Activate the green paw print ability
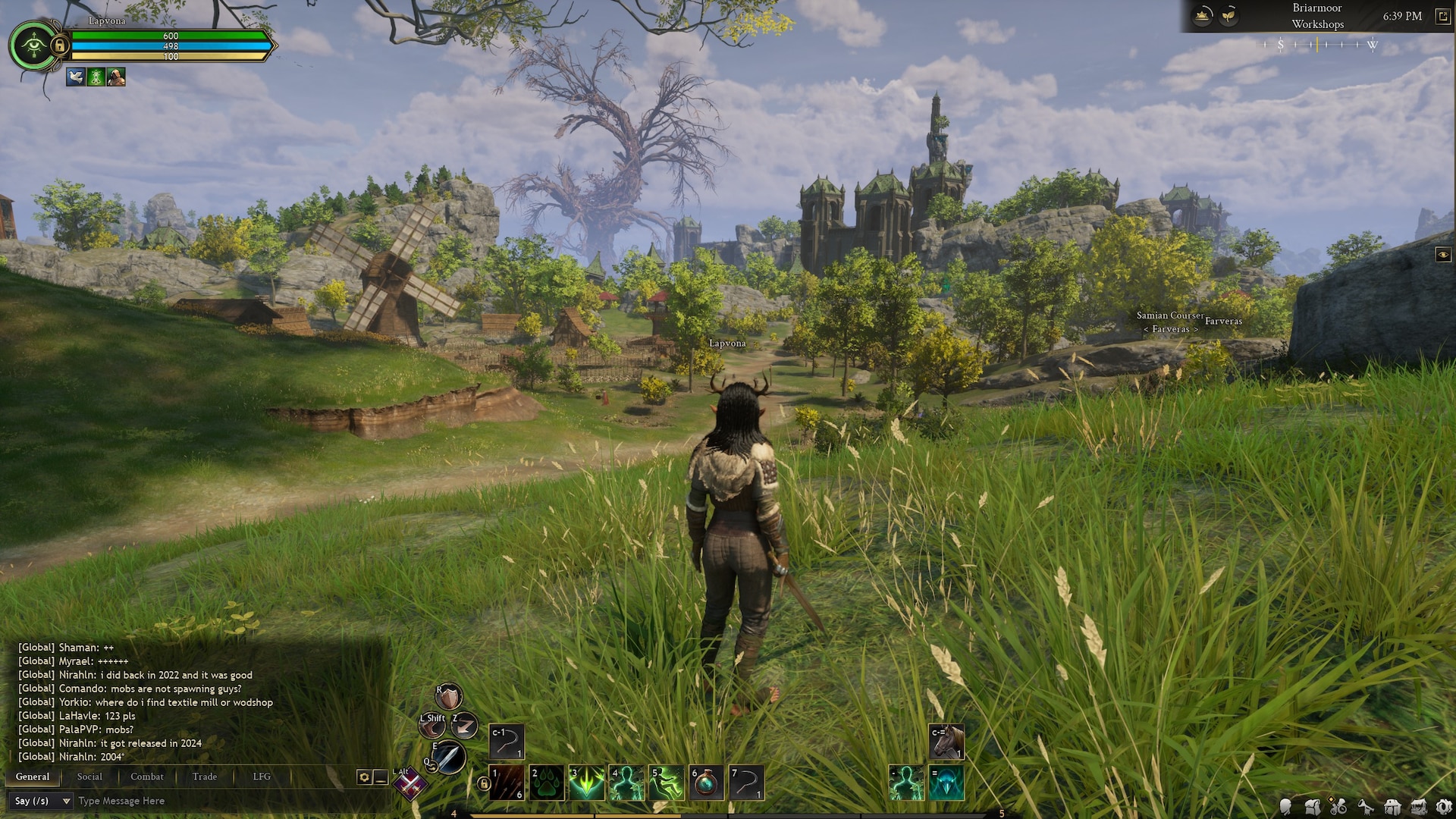Image resolution: width=1456 pixels, height=819 pixels. tap(547, 783)
